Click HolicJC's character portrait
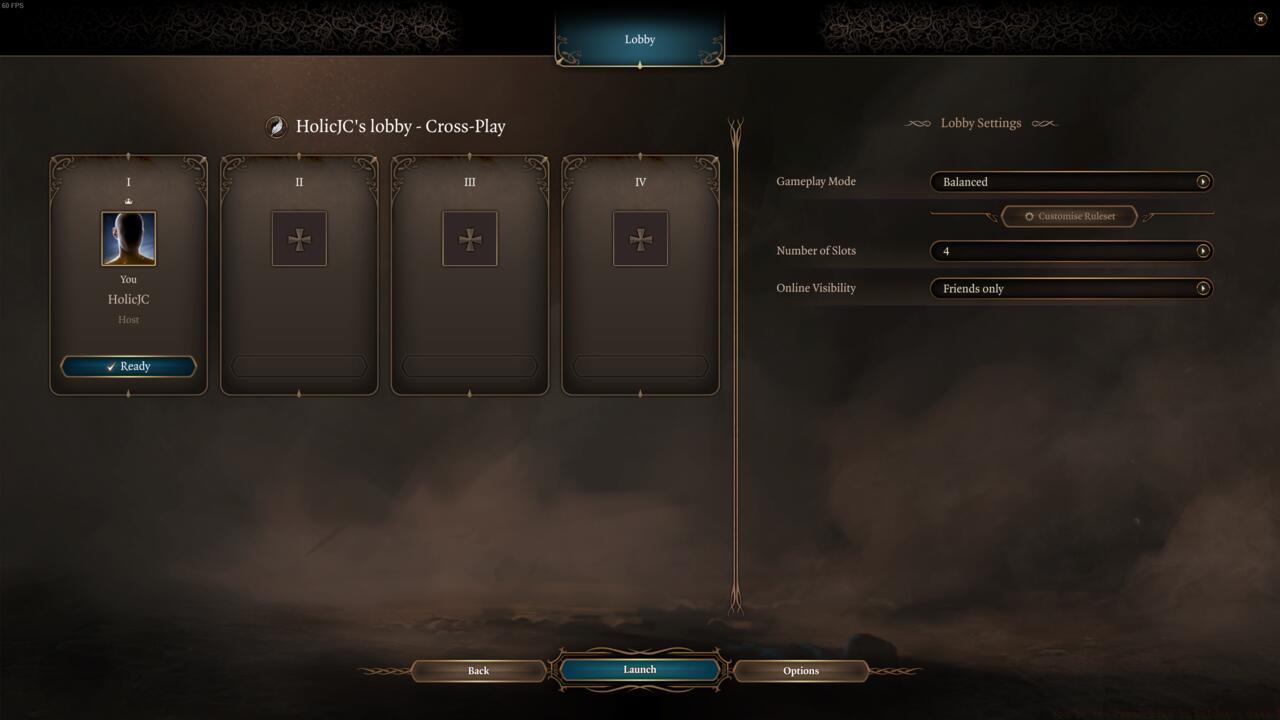This screenshot has height=720, width=1280. pyautogui.click(x=128, y=238)
